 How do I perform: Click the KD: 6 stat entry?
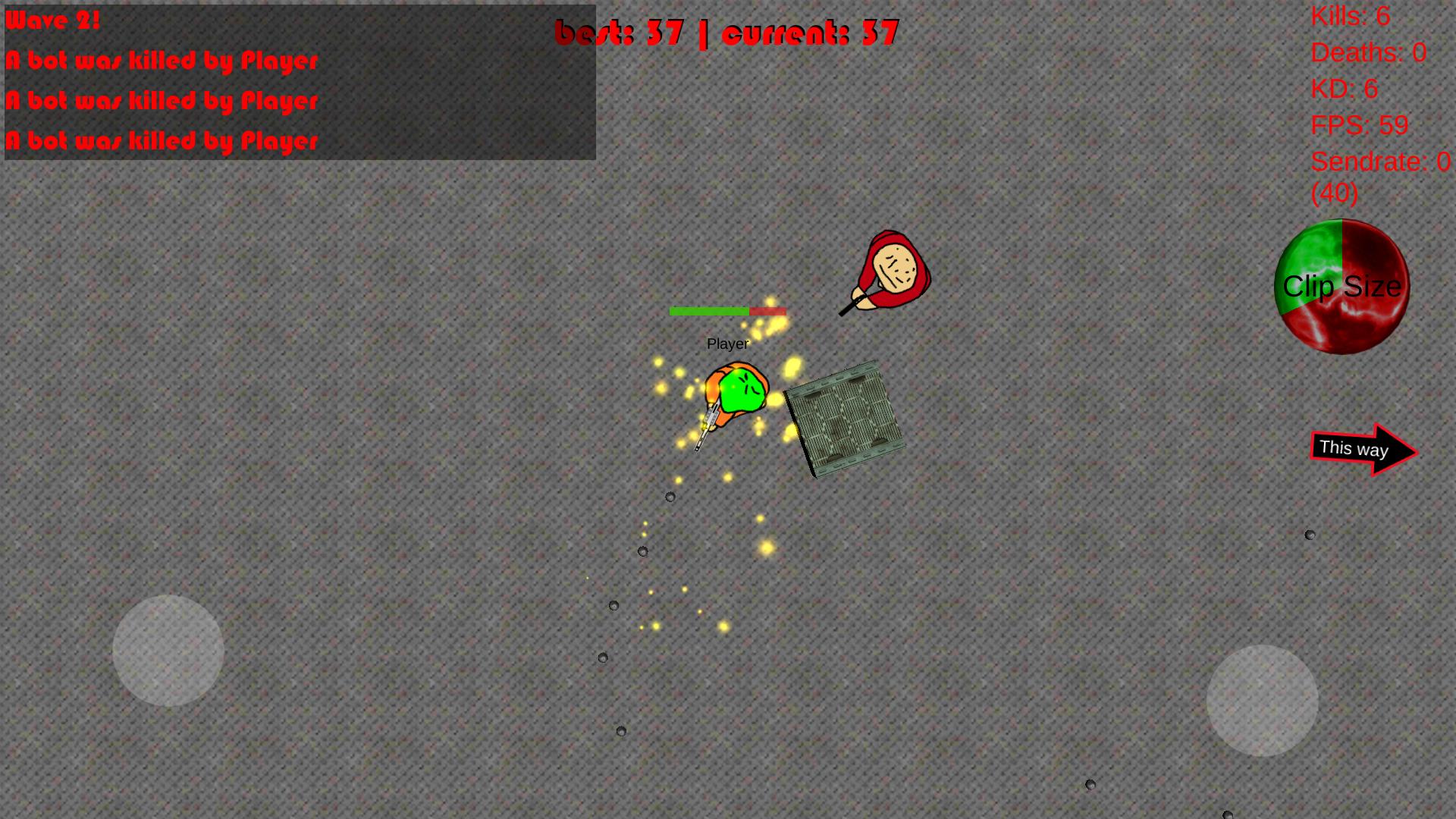point(1343,89)
